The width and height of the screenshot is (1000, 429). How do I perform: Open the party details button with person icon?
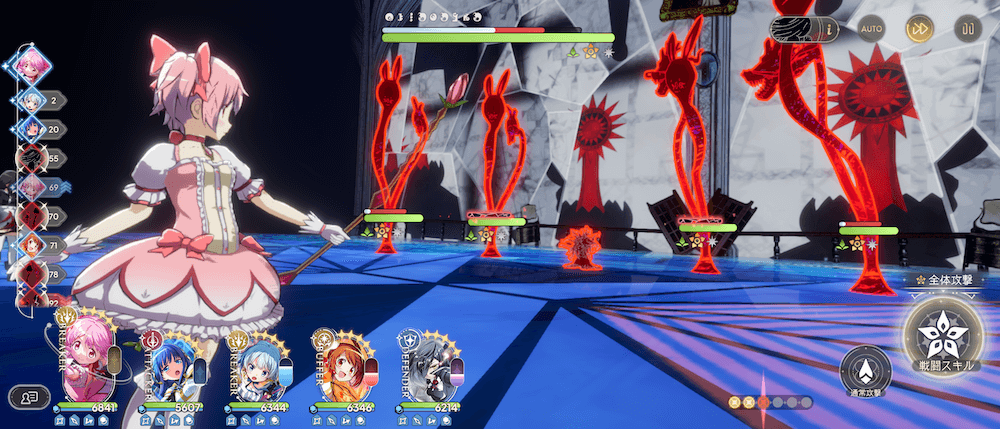pos(29,397)
